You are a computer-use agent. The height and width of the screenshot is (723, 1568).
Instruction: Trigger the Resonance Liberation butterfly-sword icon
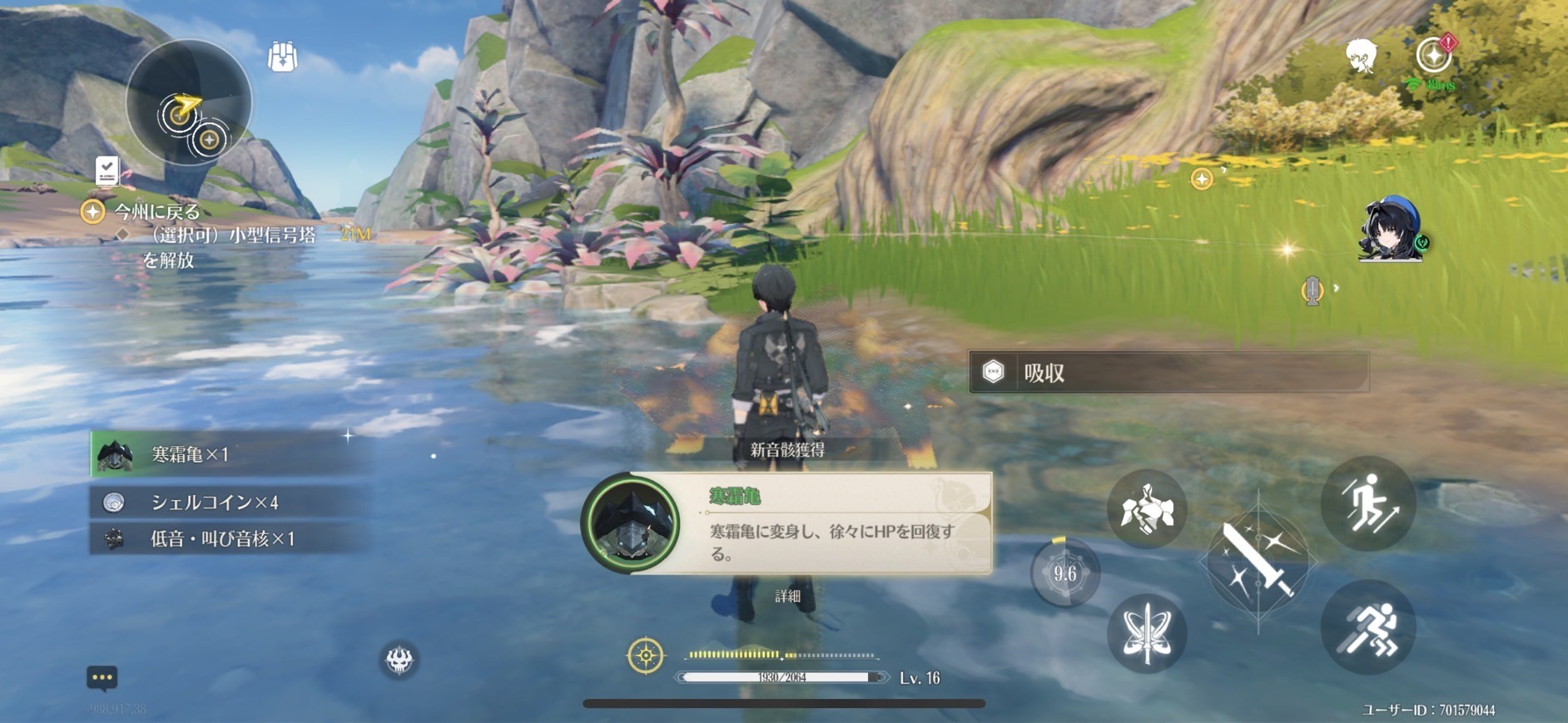click(x=1147, y=632)
